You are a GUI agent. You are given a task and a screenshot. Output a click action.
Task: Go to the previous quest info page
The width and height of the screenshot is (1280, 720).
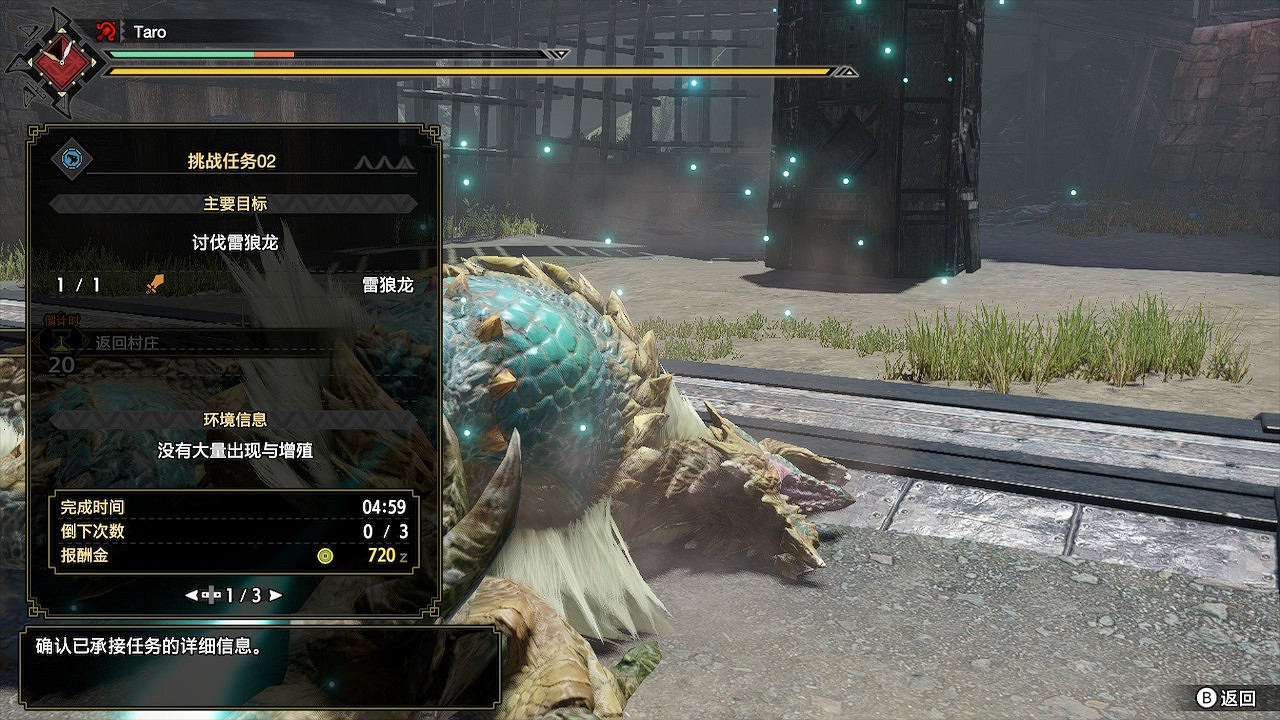pos(191,595)
